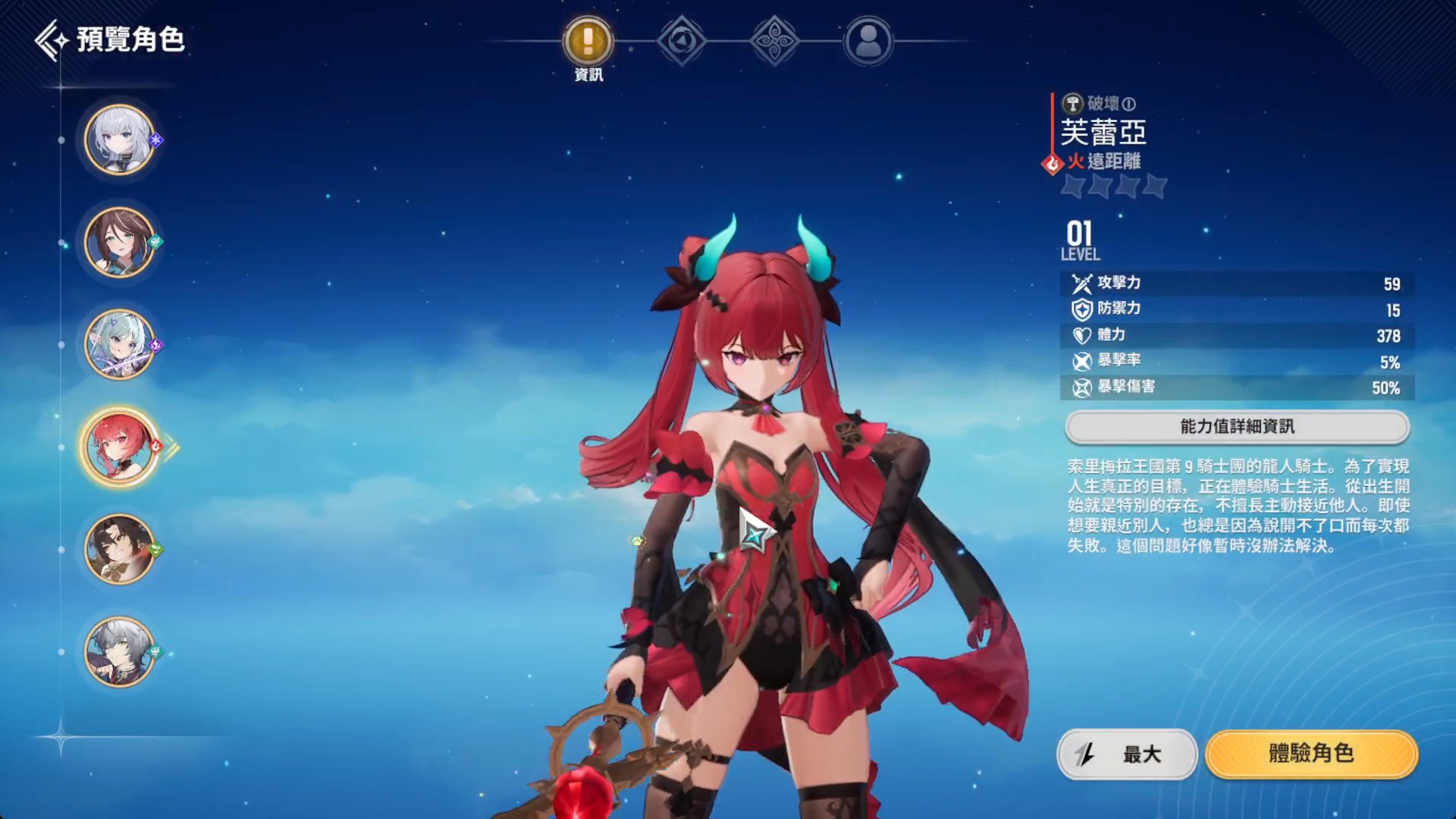Screen dimensions: 1456x819
Task: Select the topmost silver-haired character portrait
Action: [119, 140]
